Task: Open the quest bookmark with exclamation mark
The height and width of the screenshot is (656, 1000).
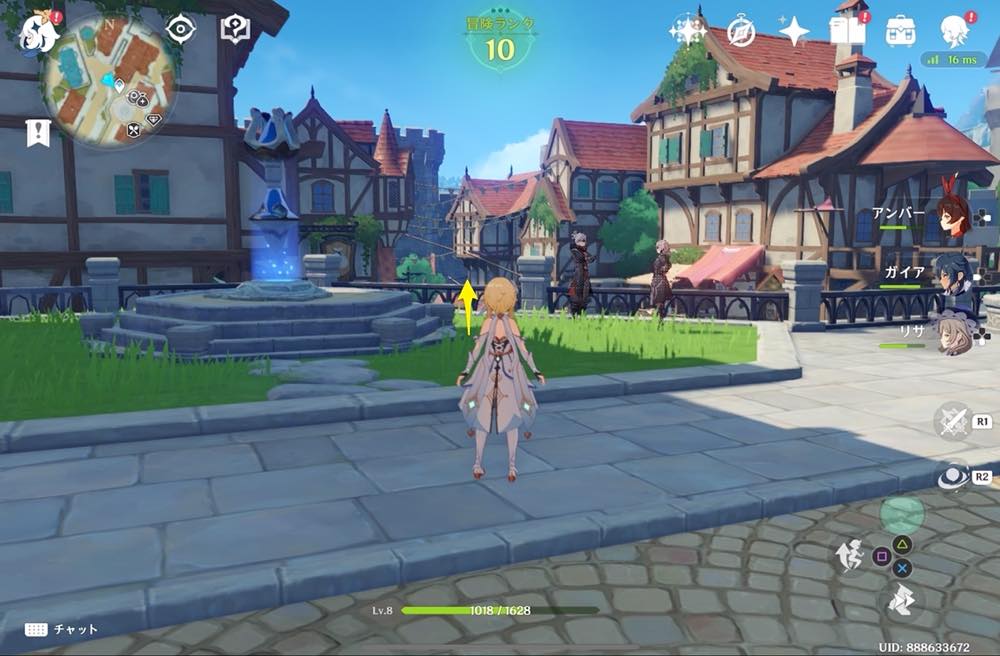Action: tap(38, 132)
